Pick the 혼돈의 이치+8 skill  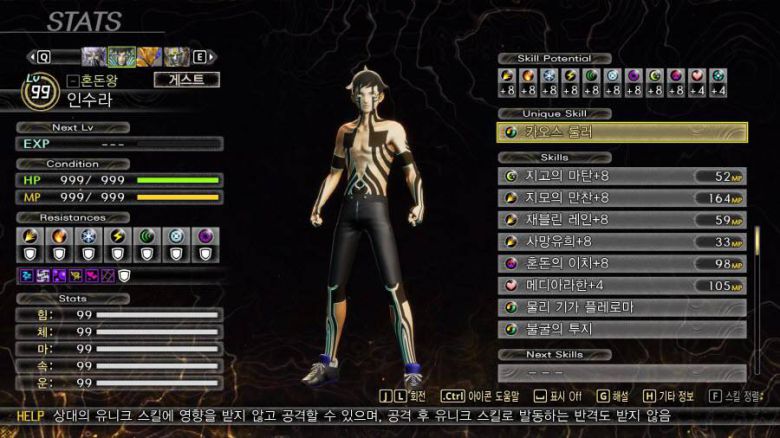[622, 264]
